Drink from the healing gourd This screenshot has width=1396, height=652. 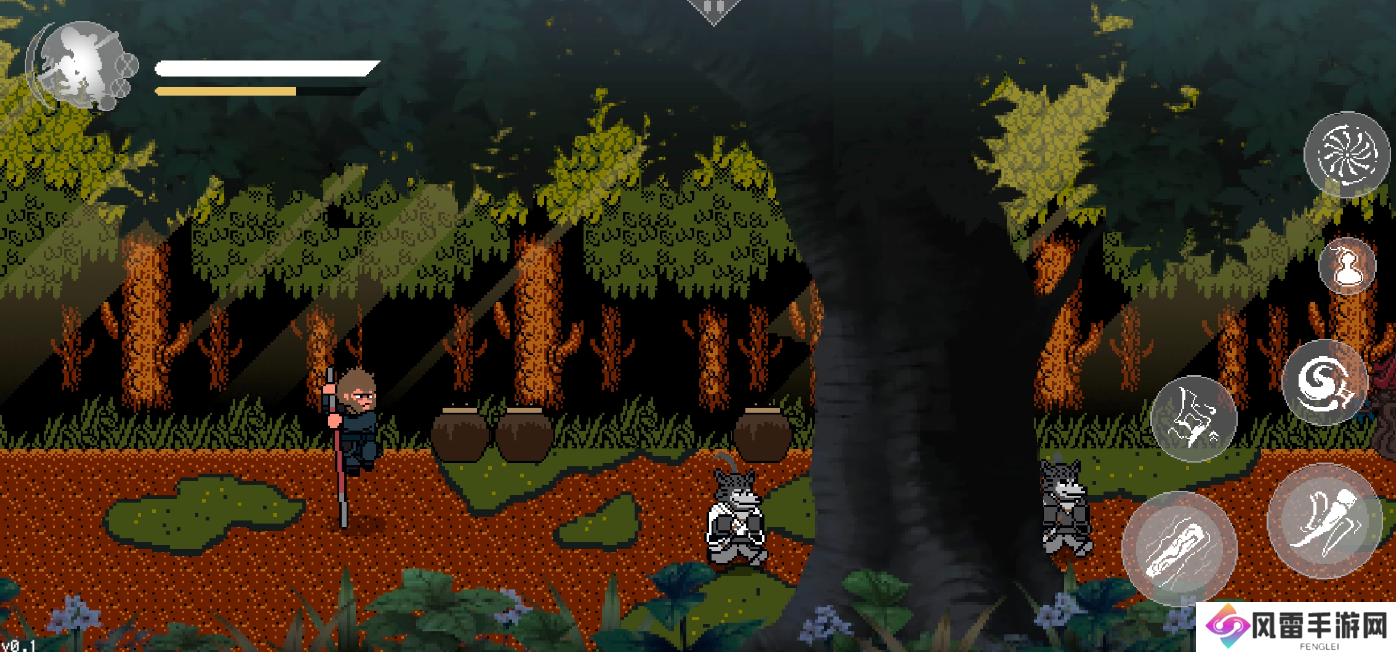(1347, 266)
